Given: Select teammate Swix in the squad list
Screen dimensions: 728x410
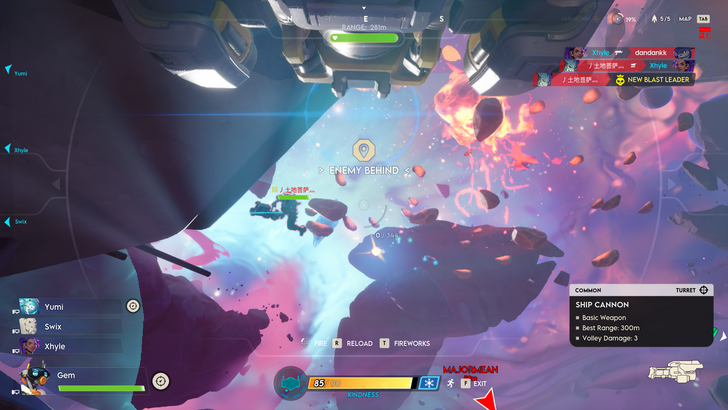Looking at the screenshot, I should (55, 326).
